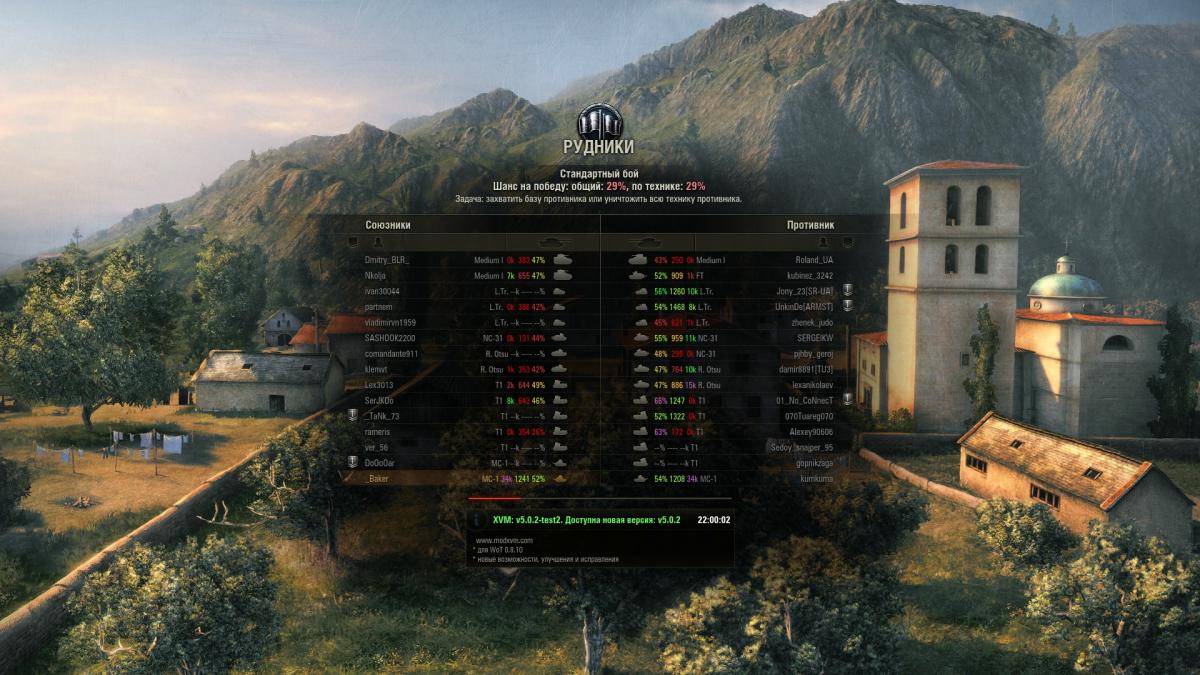Select ally player Dmitry_BLR_ in the list
Viewport: 1200px width, 675px height.
[x=387, y=260]
